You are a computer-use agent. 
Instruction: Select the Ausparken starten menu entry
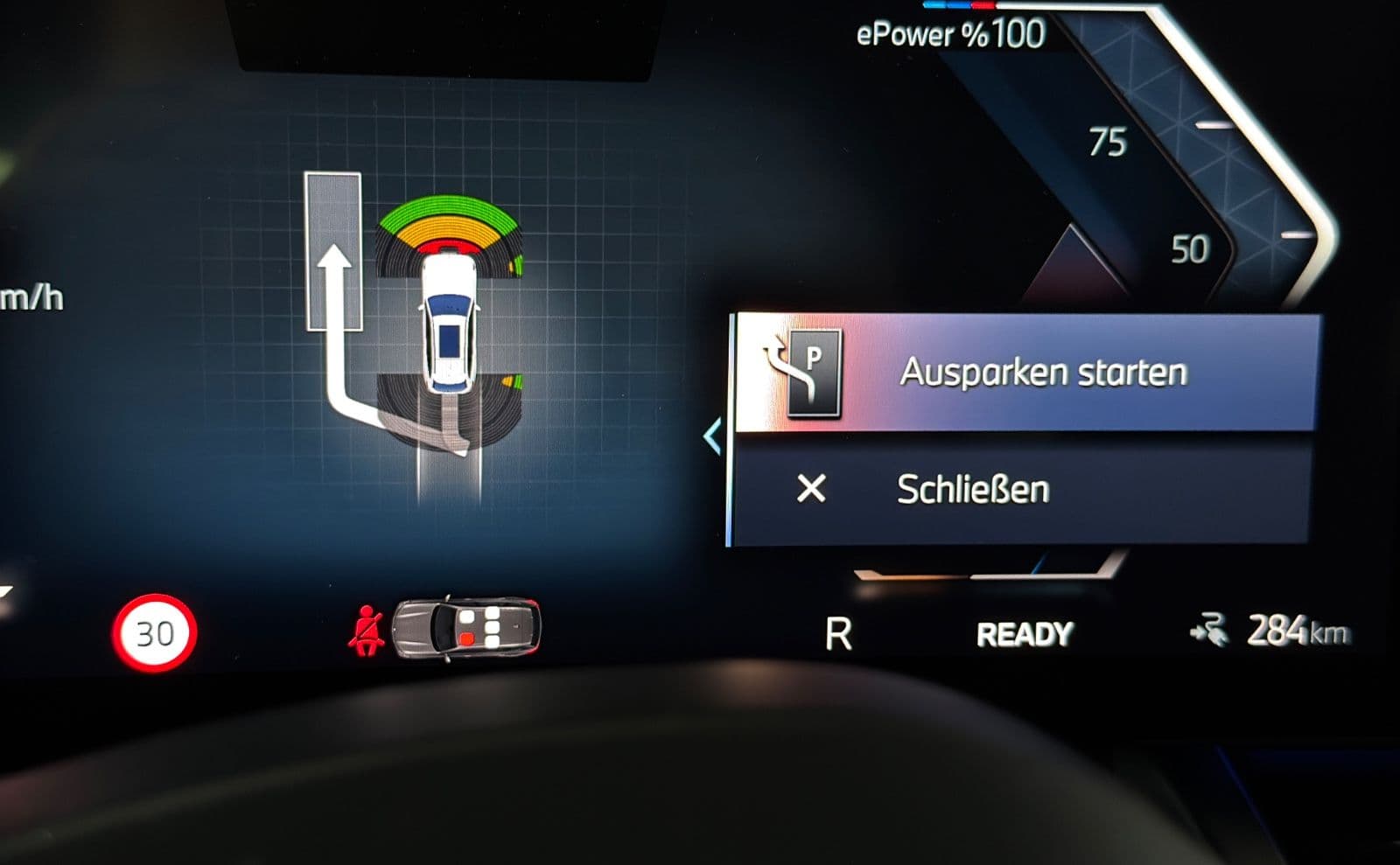click(1024, 373)
